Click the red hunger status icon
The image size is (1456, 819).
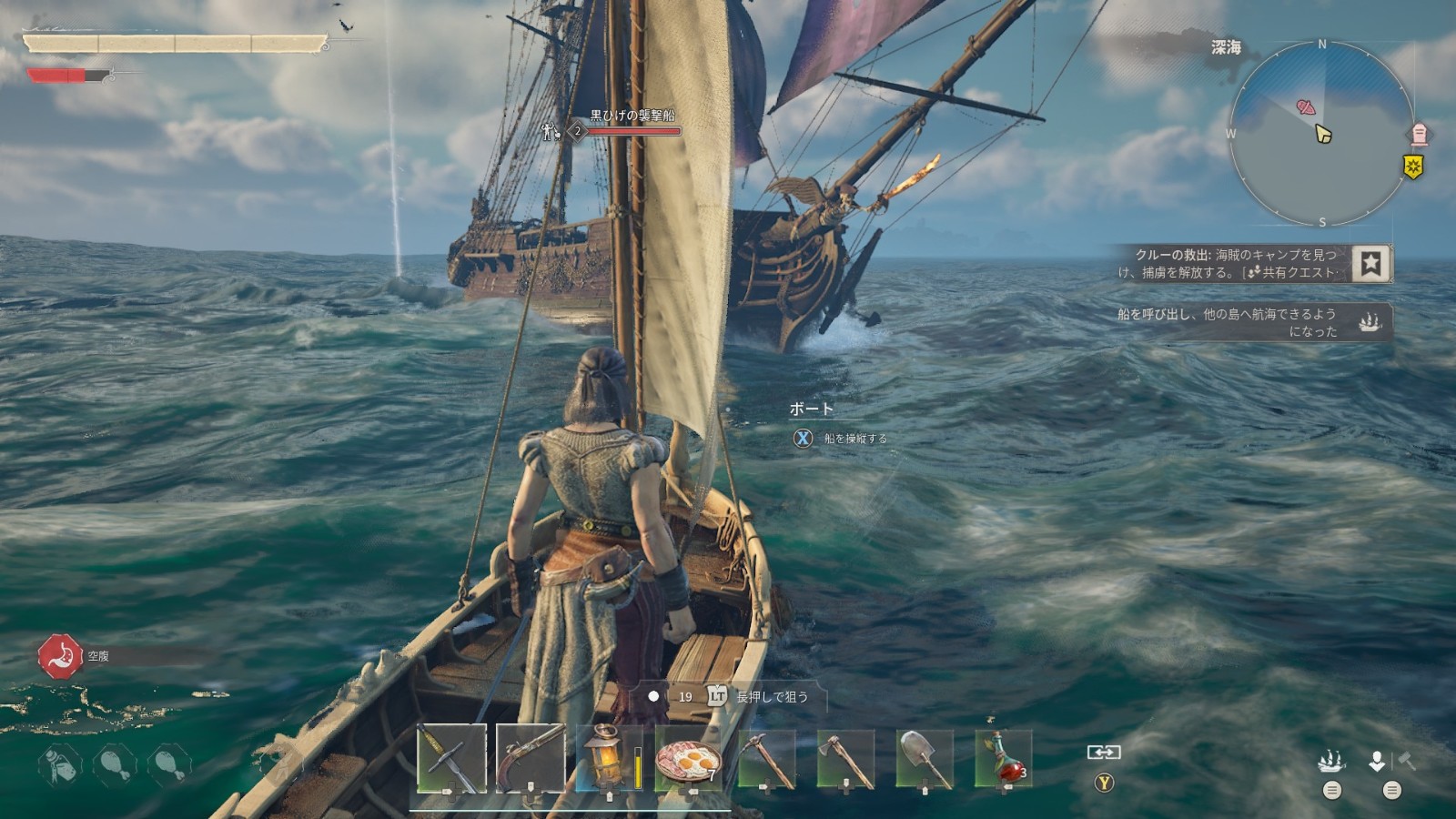[x=60, y=656]
